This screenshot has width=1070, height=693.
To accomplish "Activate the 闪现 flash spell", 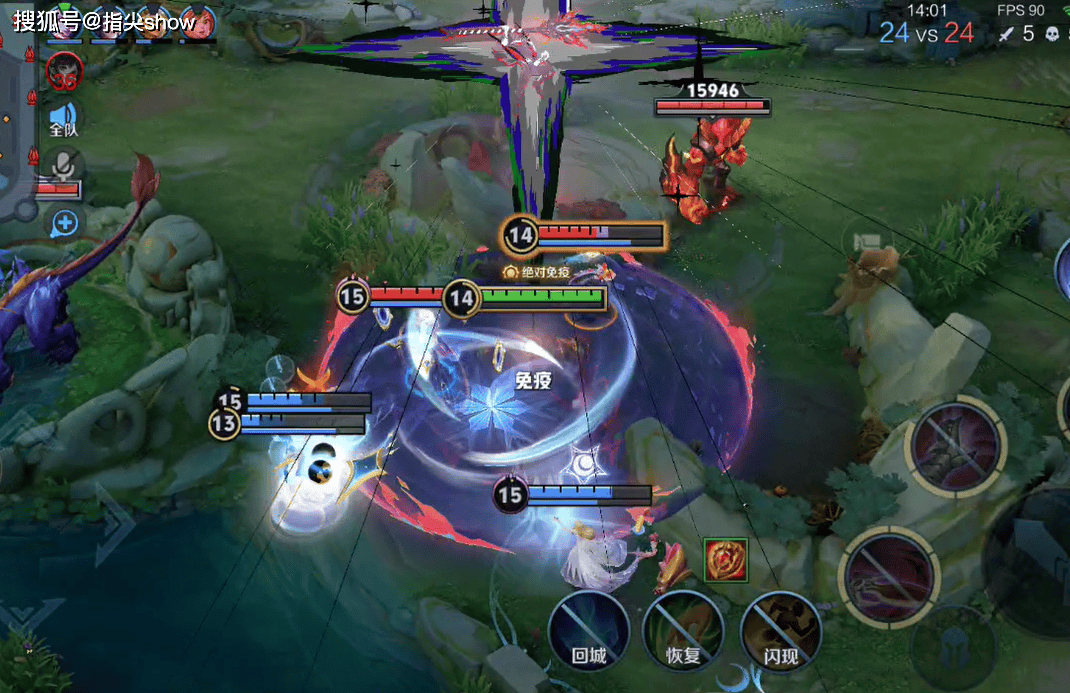I will (x=780, y=631).
